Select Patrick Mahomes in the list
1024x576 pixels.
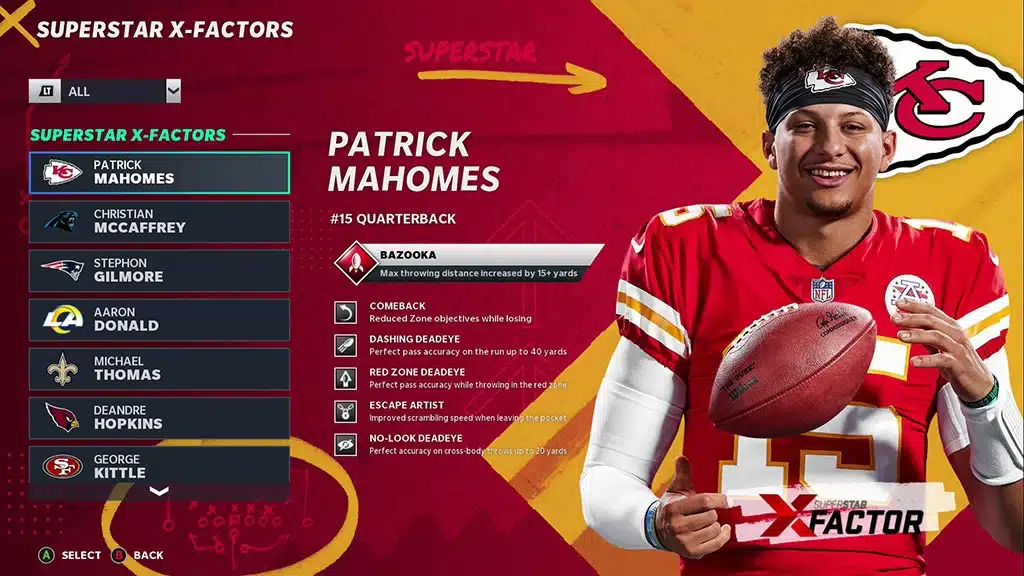click(159, 172)
